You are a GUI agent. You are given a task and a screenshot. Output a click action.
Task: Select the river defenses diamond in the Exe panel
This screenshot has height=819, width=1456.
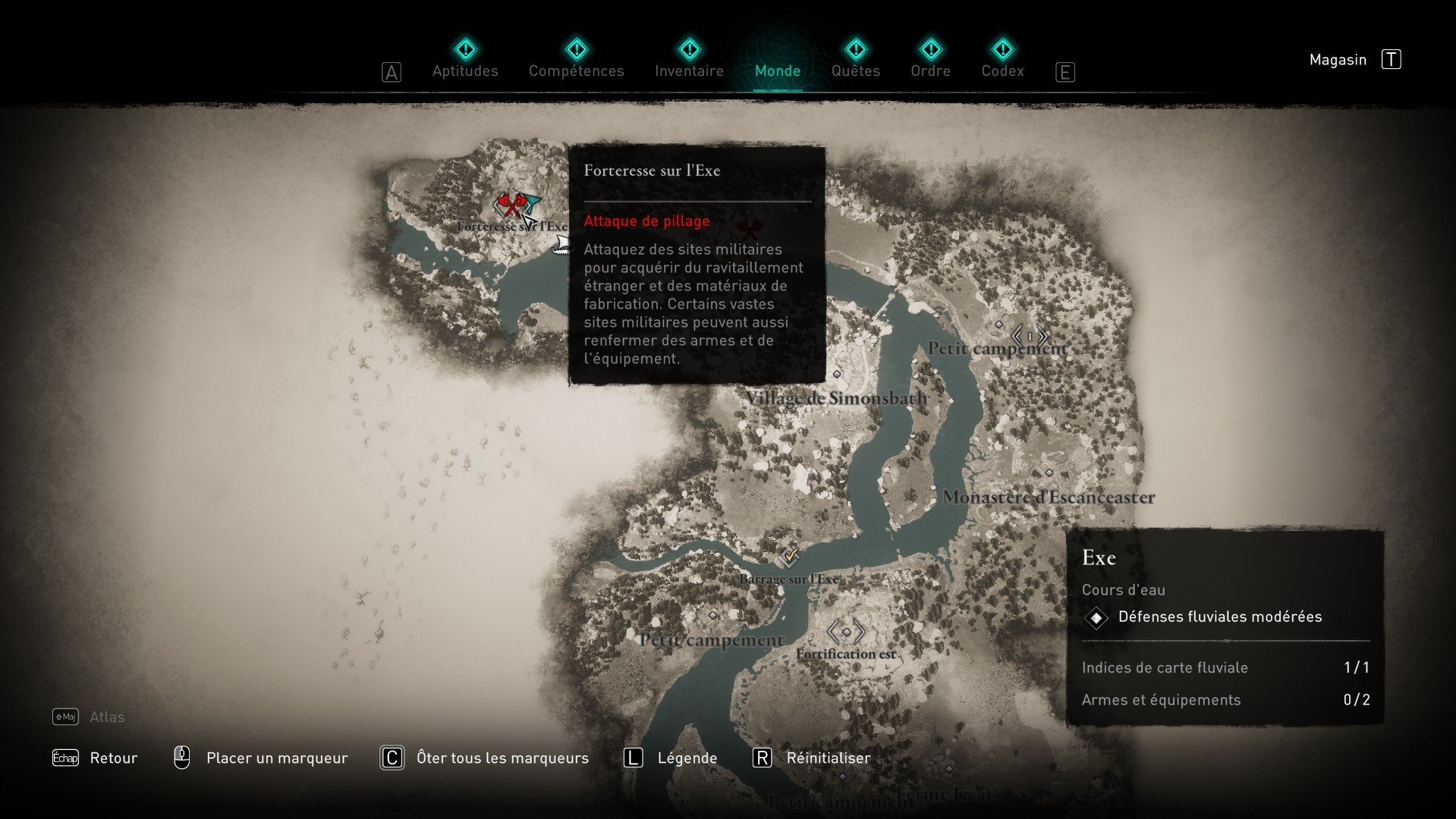[x=1095, y=617]
